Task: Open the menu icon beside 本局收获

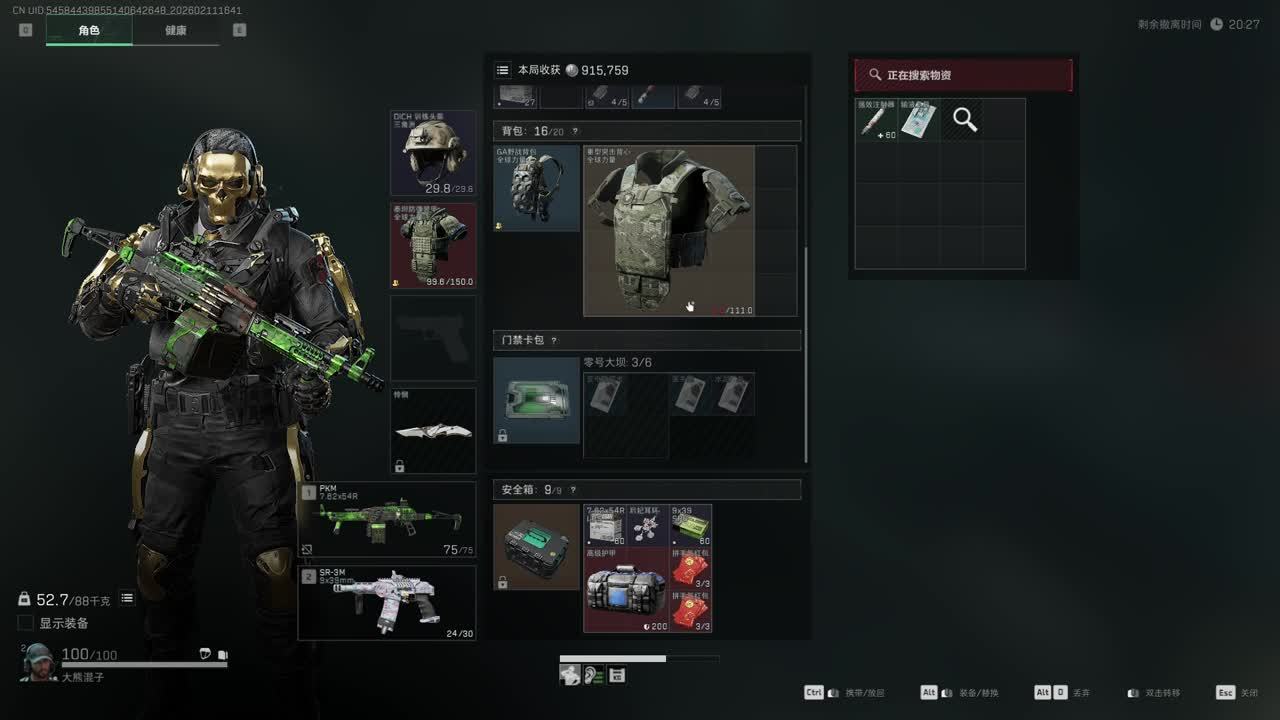Action: pyautogui.click(x=502, y=70)
